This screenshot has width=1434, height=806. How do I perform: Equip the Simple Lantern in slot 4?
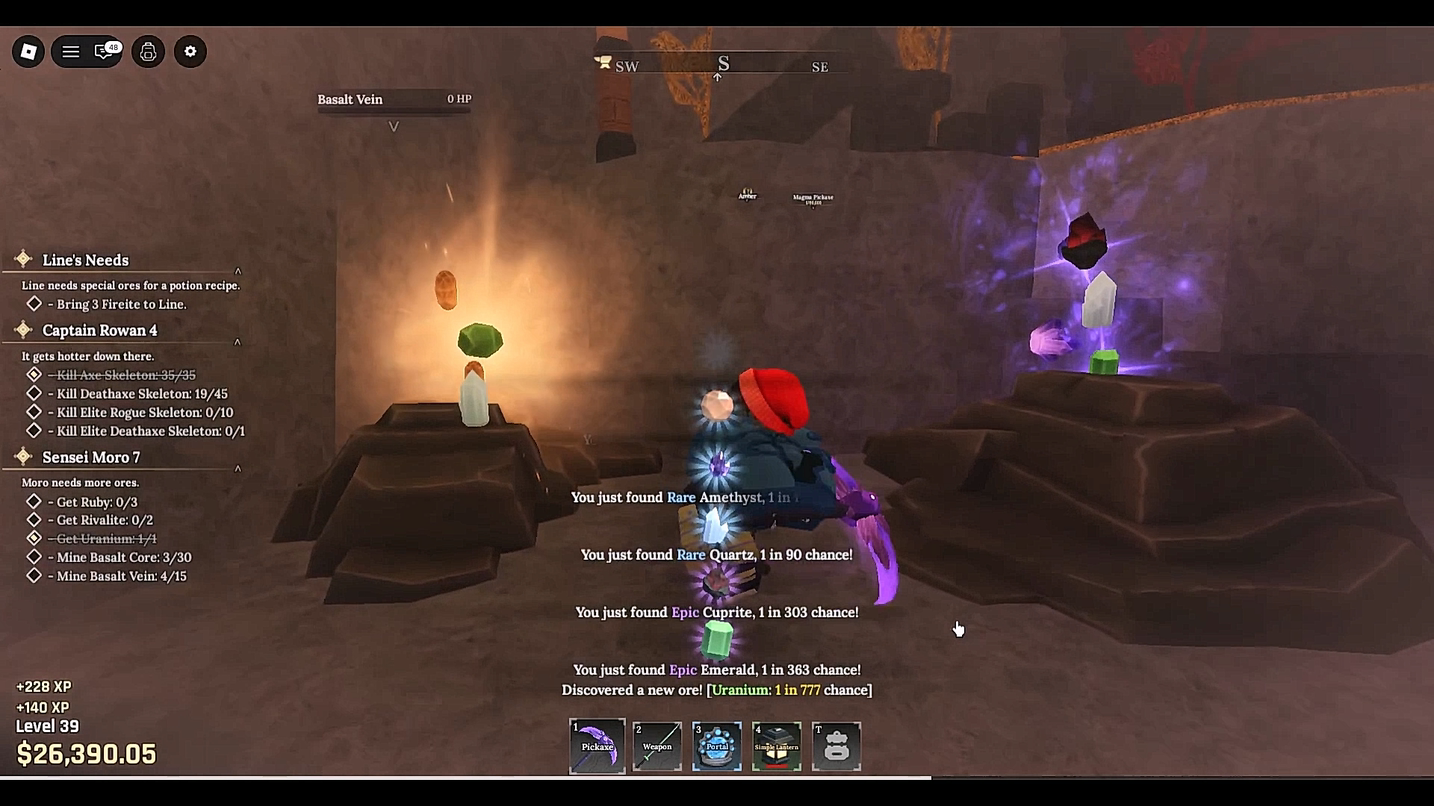tap(777, 746)
